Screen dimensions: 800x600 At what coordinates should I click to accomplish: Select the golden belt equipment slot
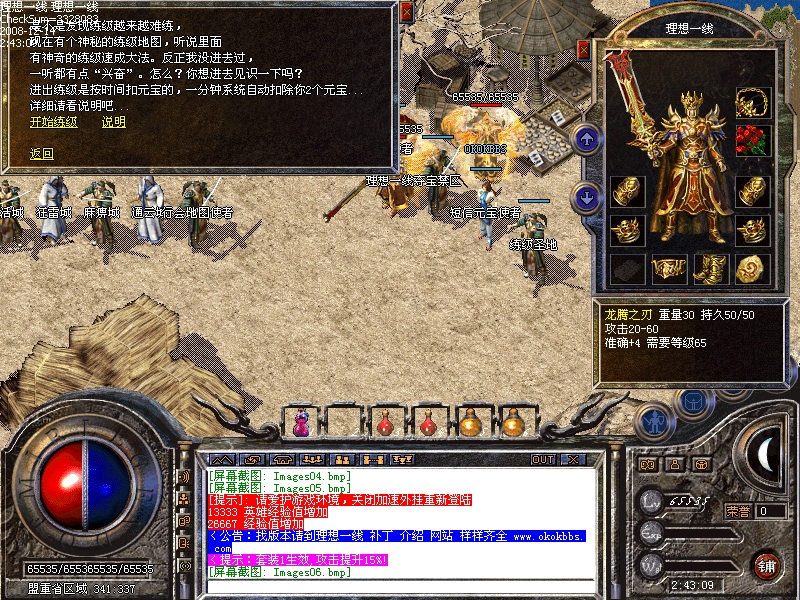[668, 268]
